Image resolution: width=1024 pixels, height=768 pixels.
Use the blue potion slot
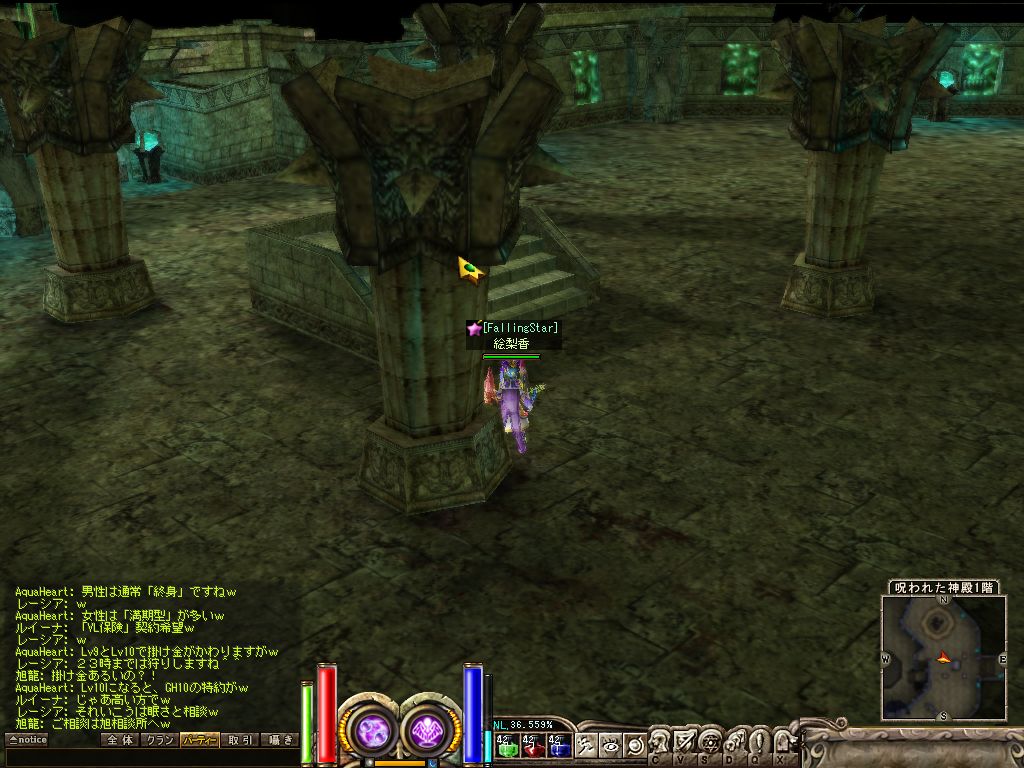559,744
